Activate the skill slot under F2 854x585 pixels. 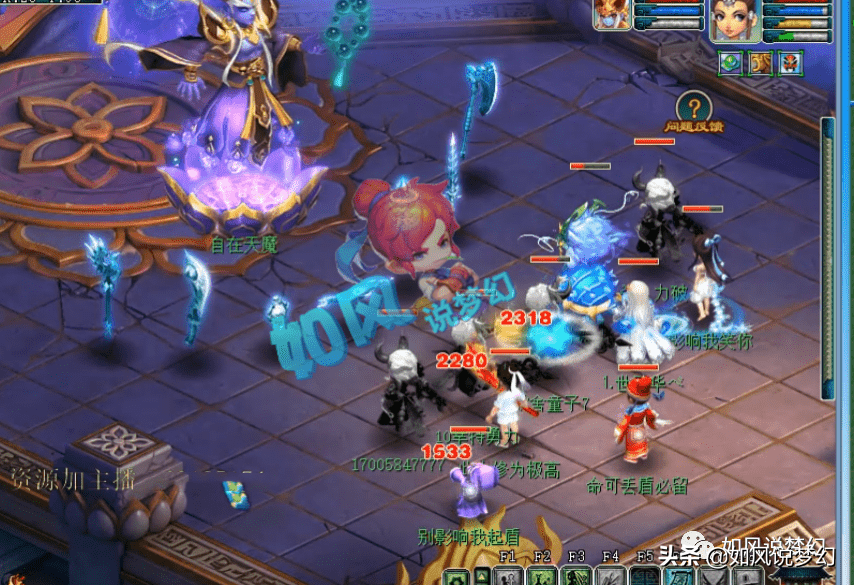tap(542, 576)
